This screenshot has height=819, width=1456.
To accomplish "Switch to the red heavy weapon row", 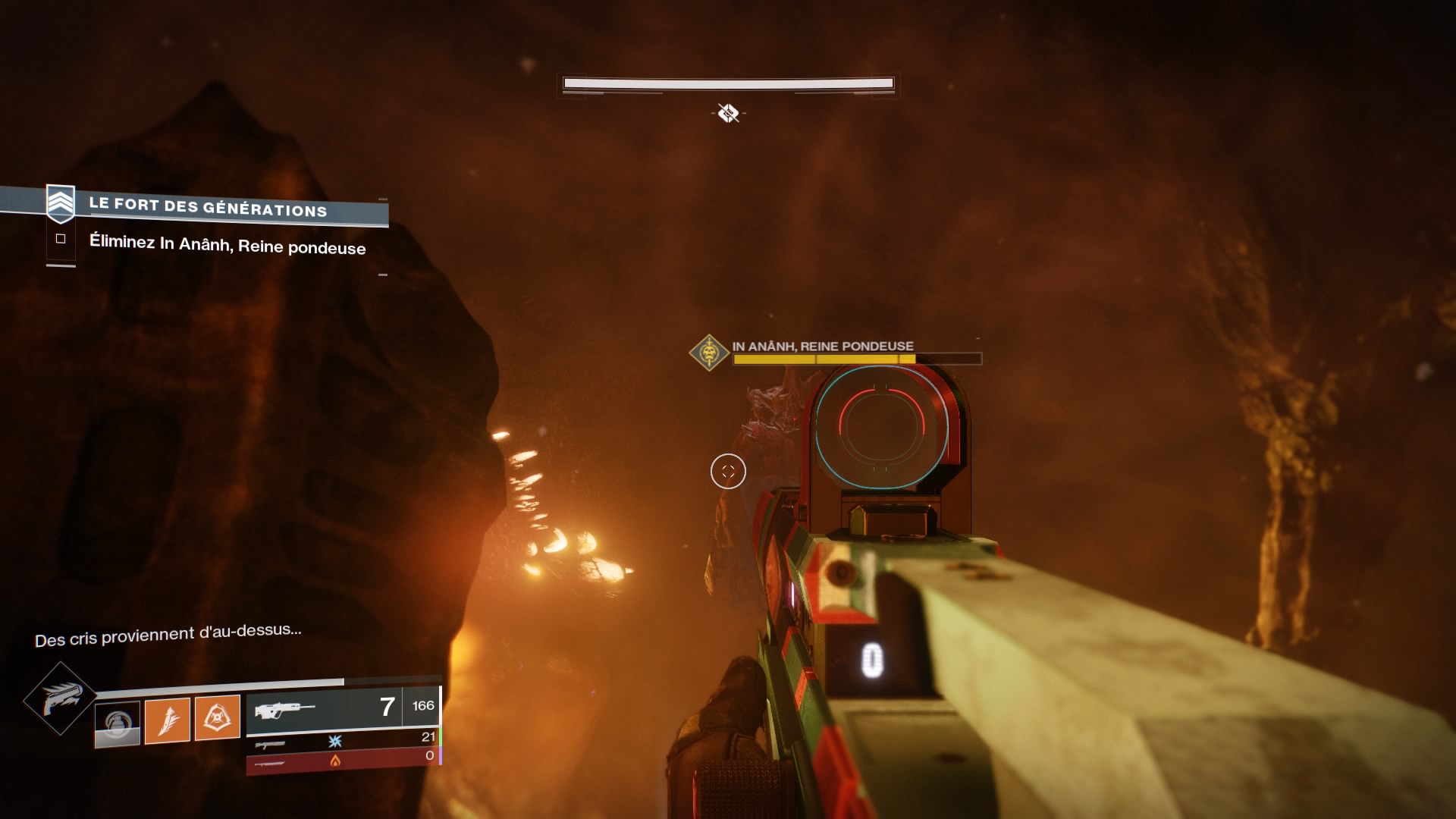I will [x=343, y=761].
